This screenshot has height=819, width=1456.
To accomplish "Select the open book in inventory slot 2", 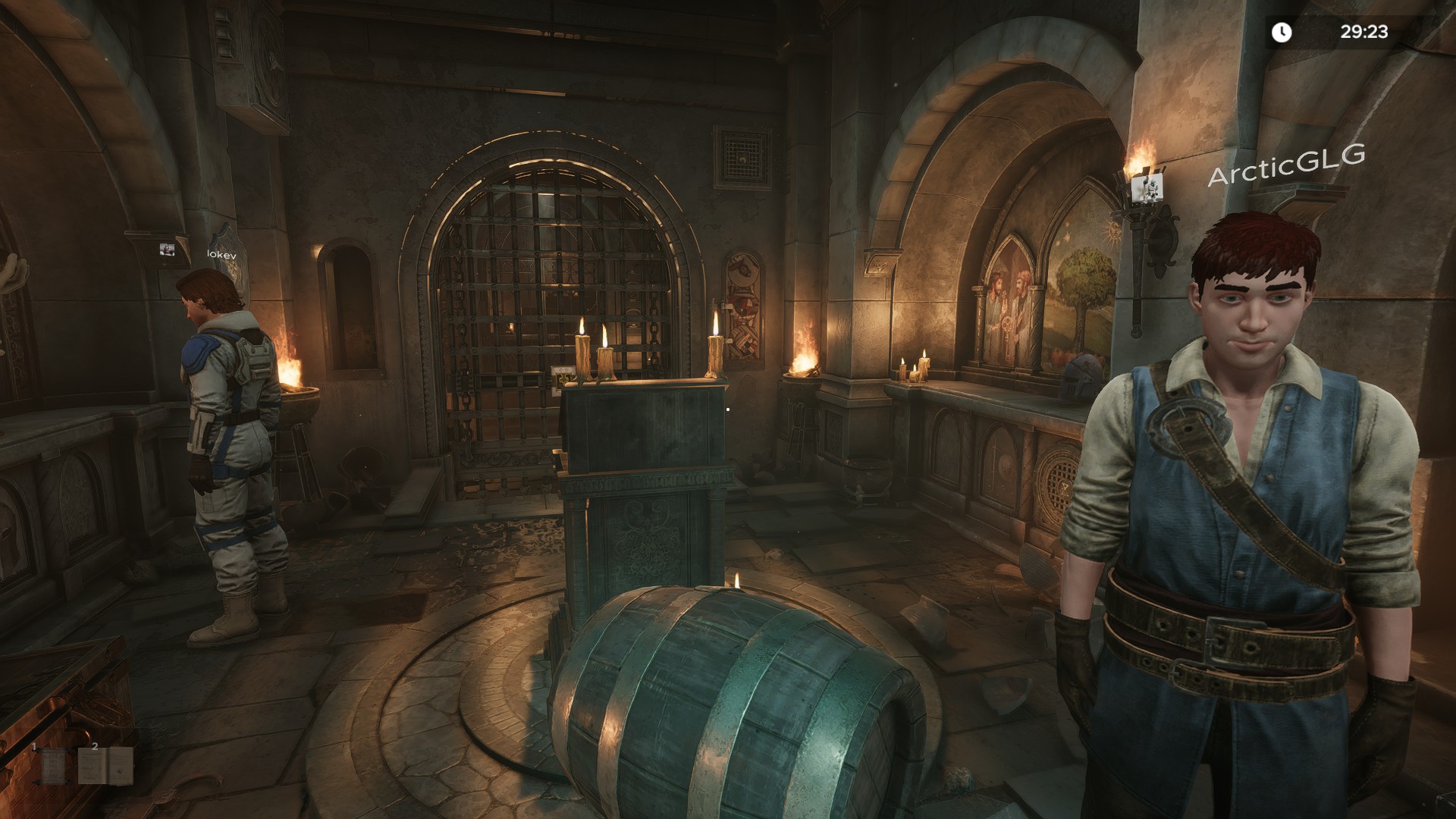I will coord(106,766).
